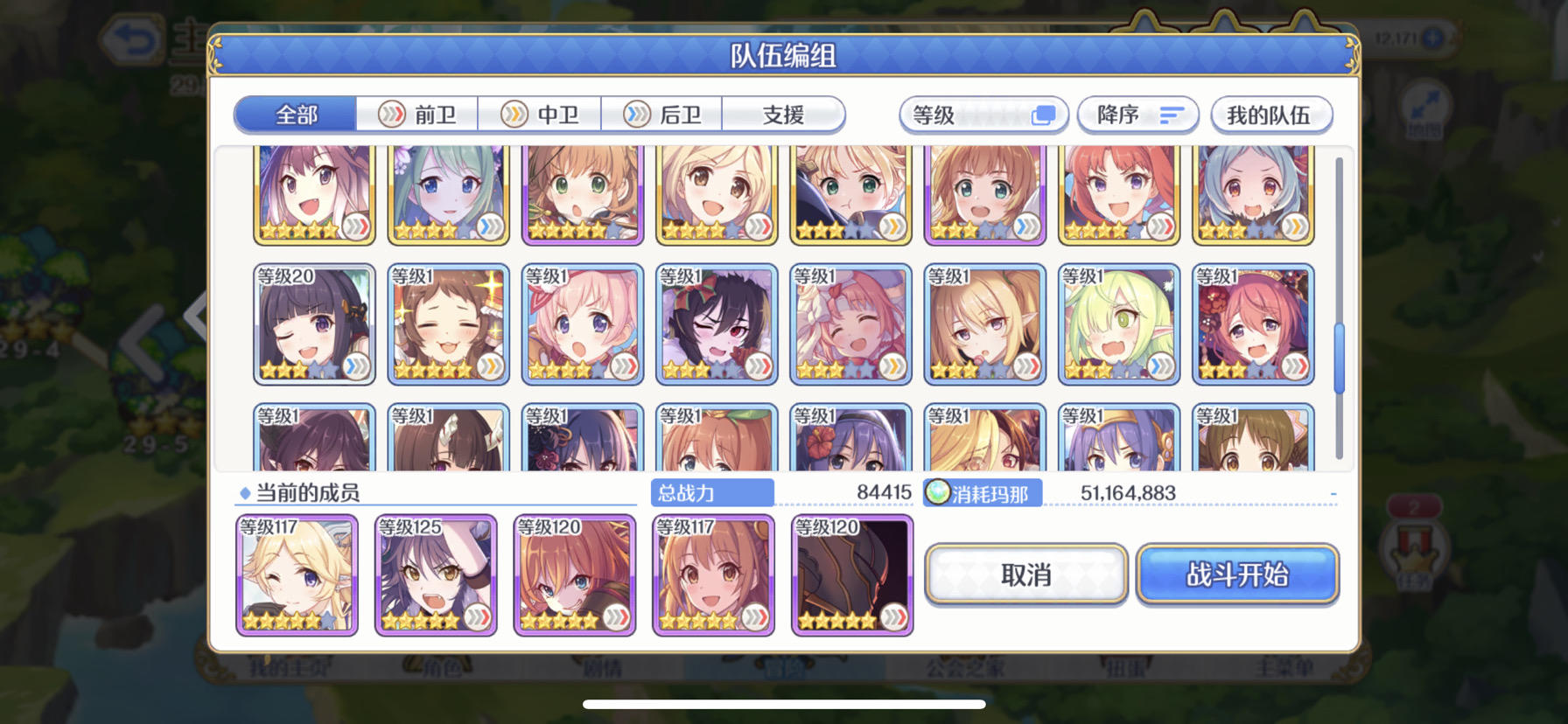Toggle 降序 to change sort order
1568x724 pixels.
coord(1138,115)
